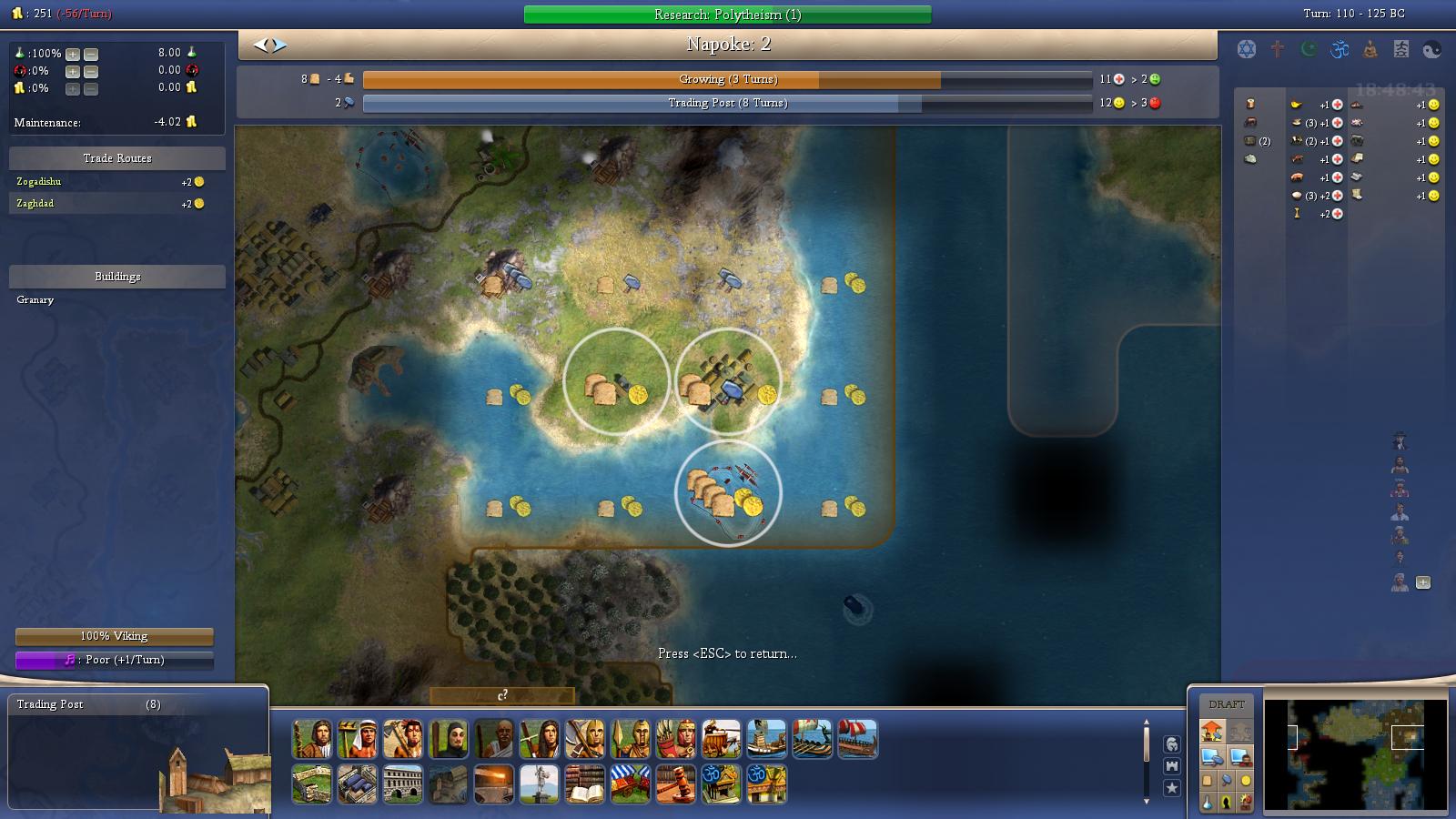Click the Taoism yin-yang icon

[x=1431, y=48]
